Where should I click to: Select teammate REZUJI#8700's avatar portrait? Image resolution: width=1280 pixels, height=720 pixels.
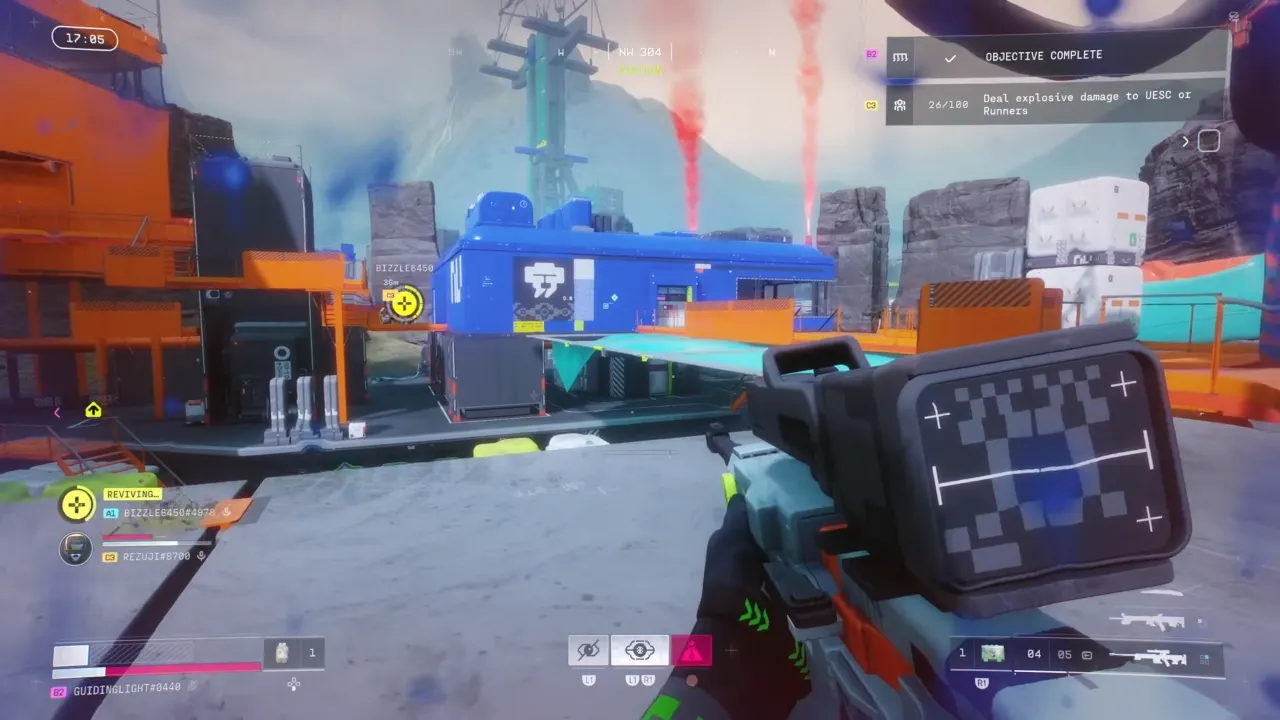(x=75, y=550)
